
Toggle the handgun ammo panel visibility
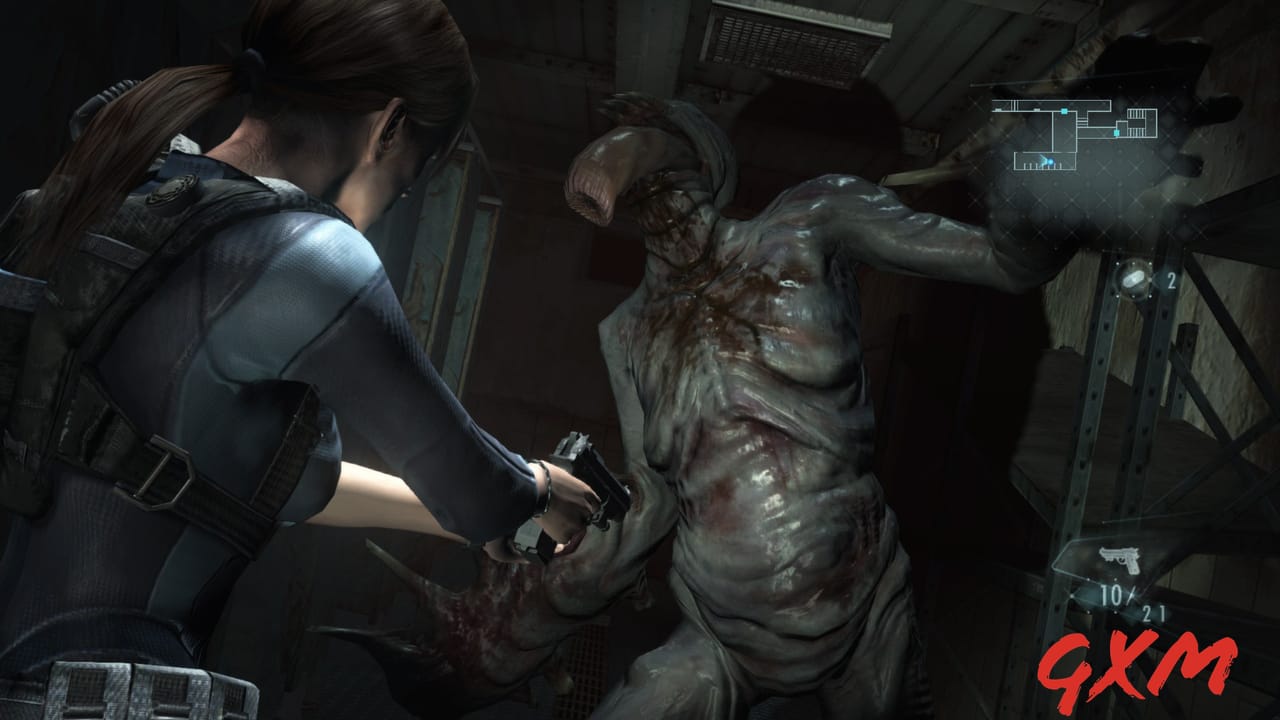point(1123,580)
